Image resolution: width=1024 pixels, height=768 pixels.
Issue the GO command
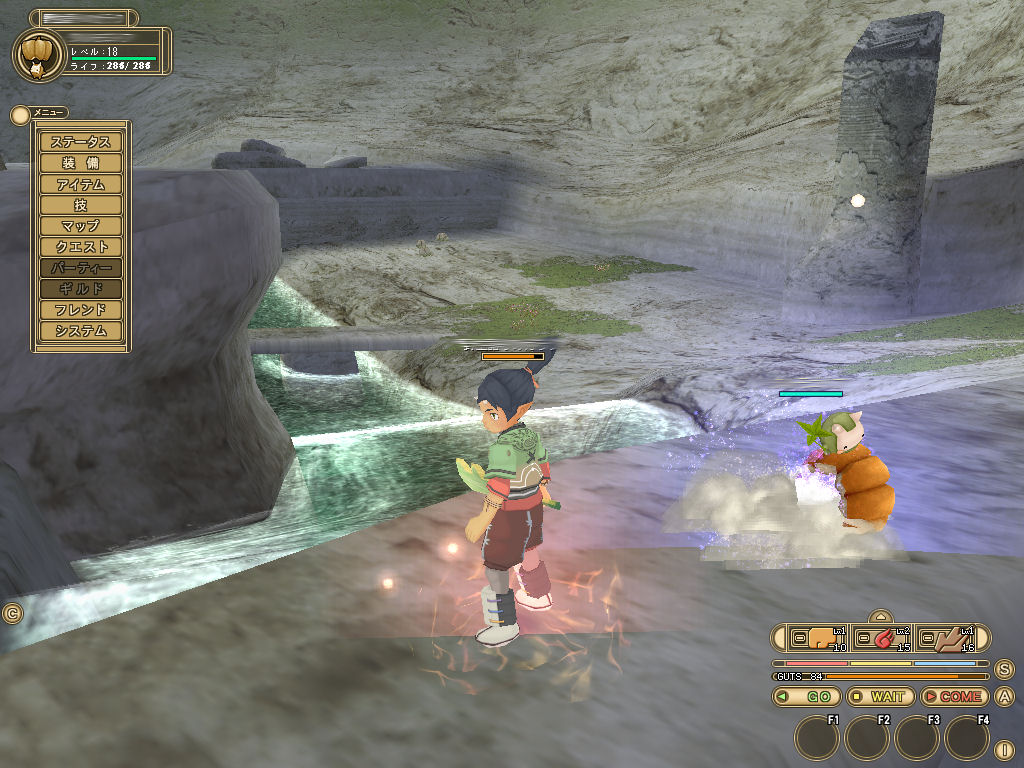coord(807,697)
